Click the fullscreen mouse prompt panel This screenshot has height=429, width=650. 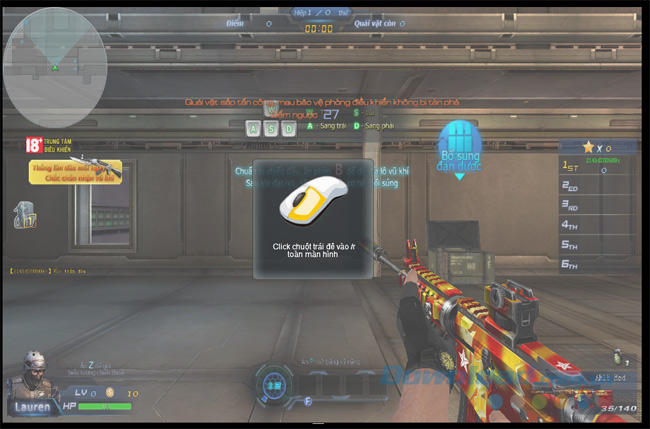[312, 218]
